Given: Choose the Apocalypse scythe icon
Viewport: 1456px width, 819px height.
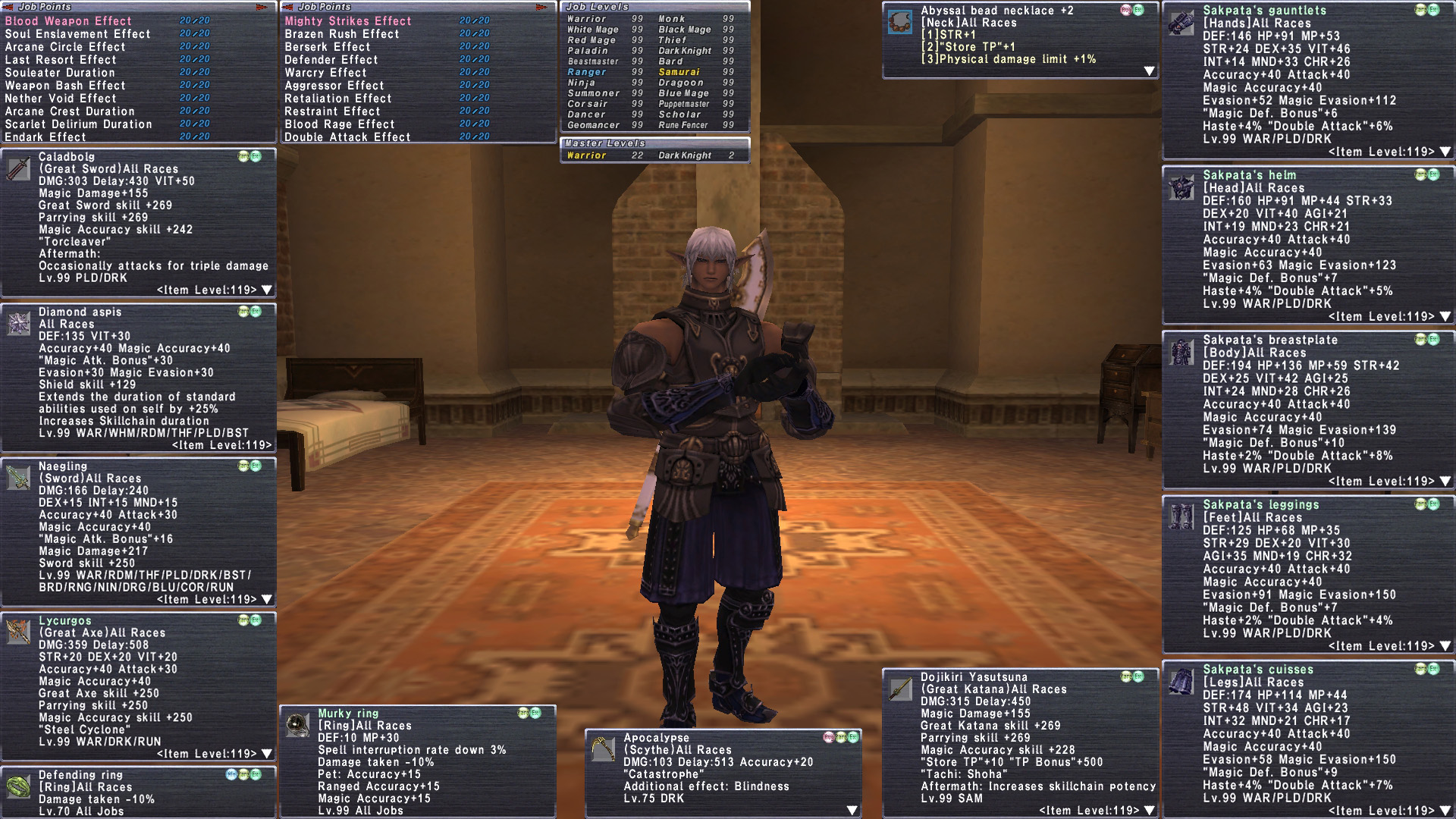Looking at the screenshot, I should (x=604, y=749).
